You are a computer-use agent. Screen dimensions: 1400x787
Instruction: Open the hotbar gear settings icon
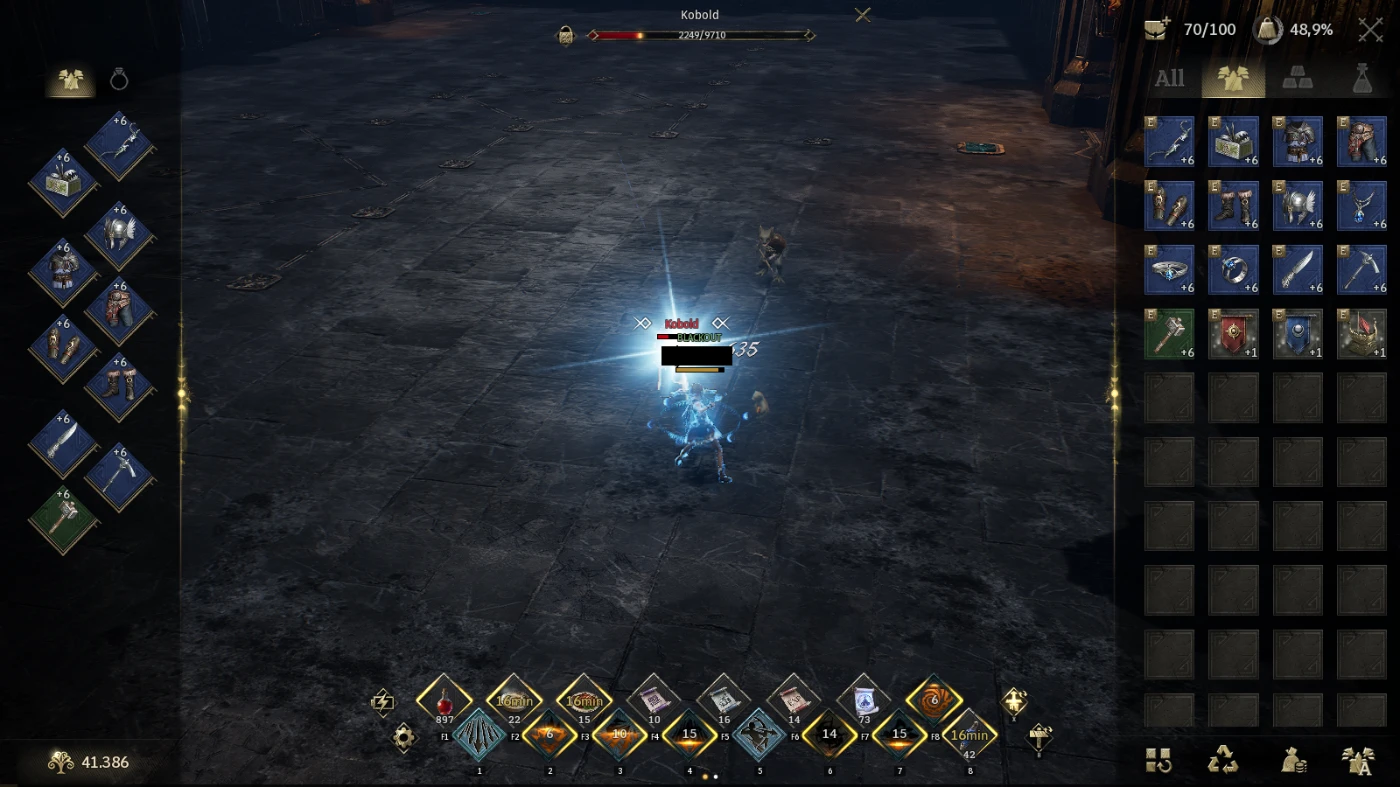pos(404,738)
